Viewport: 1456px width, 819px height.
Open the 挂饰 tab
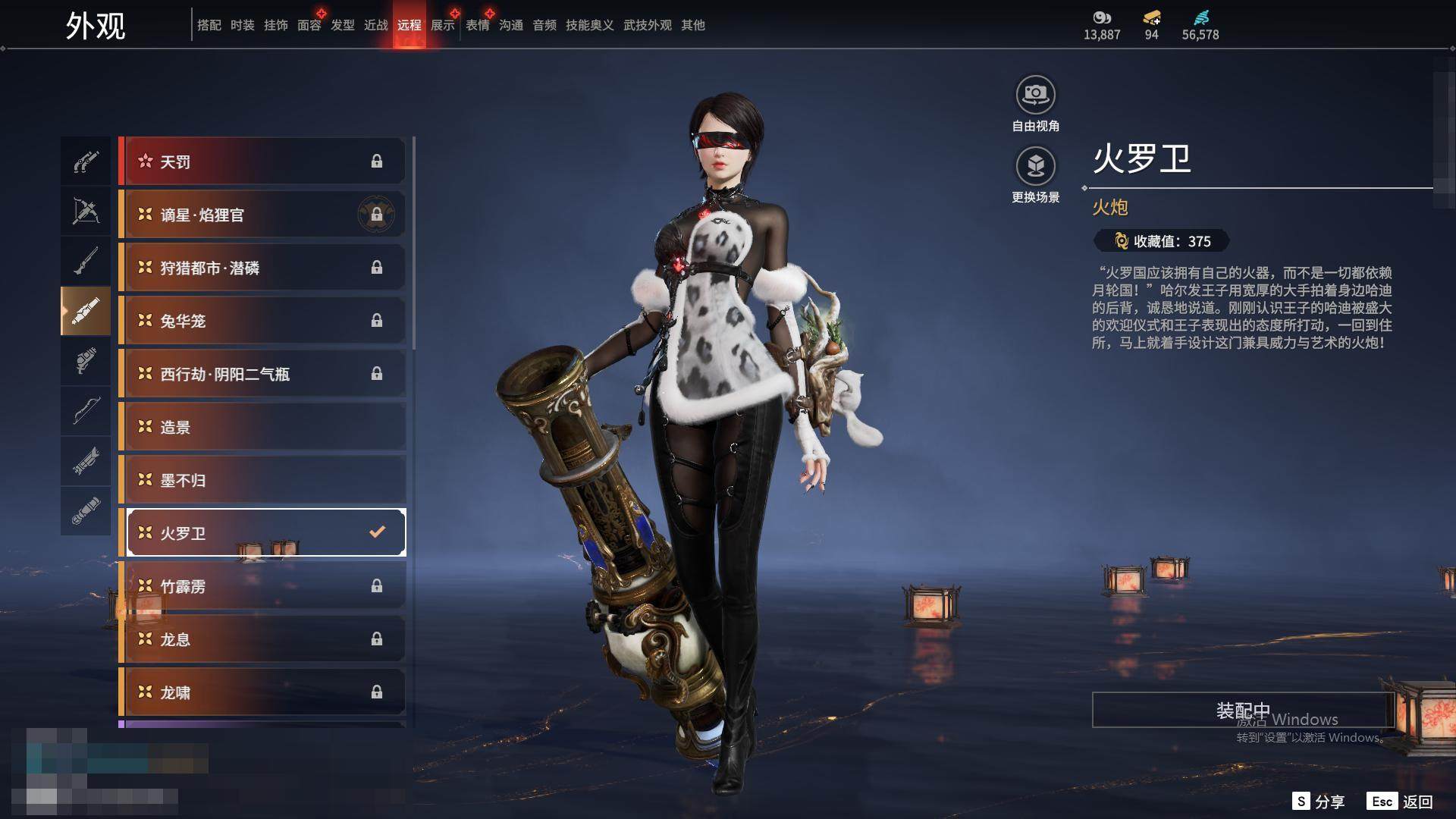(x=276, y=25)
